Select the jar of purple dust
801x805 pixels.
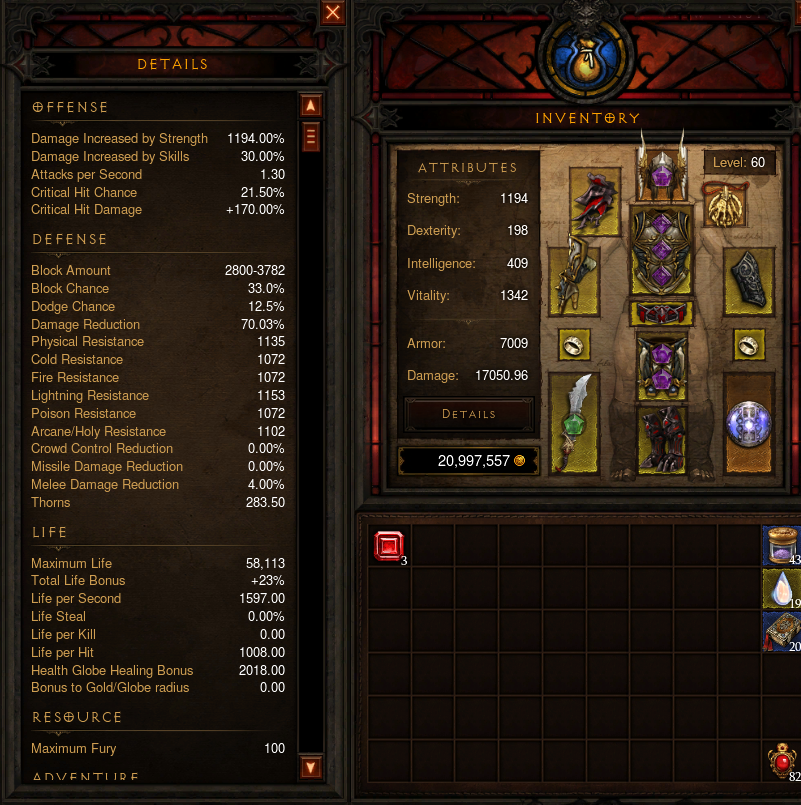coord(781,546)
